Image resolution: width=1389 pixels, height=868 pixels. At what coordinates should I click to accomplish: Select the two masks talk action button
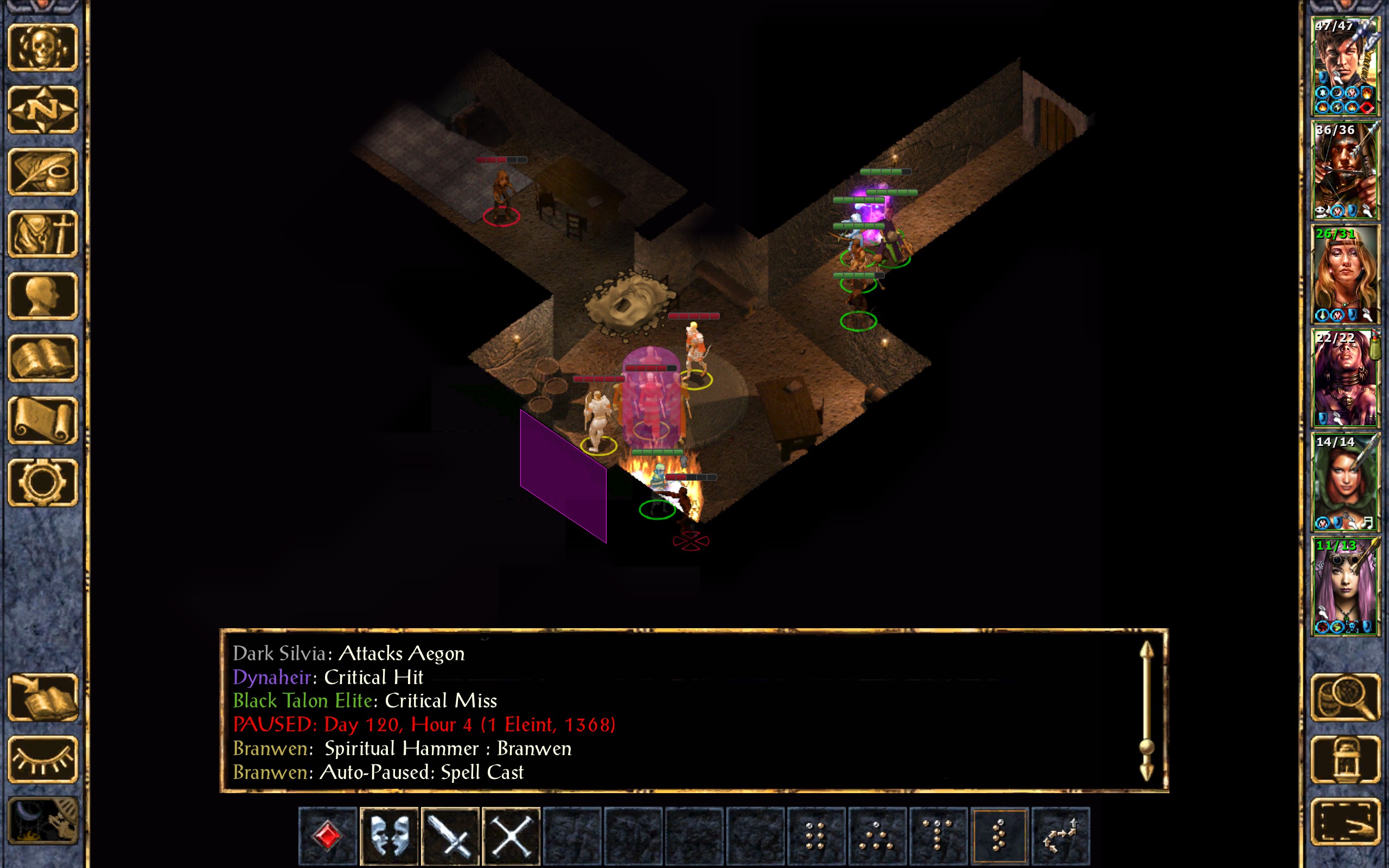click(389, 835)
